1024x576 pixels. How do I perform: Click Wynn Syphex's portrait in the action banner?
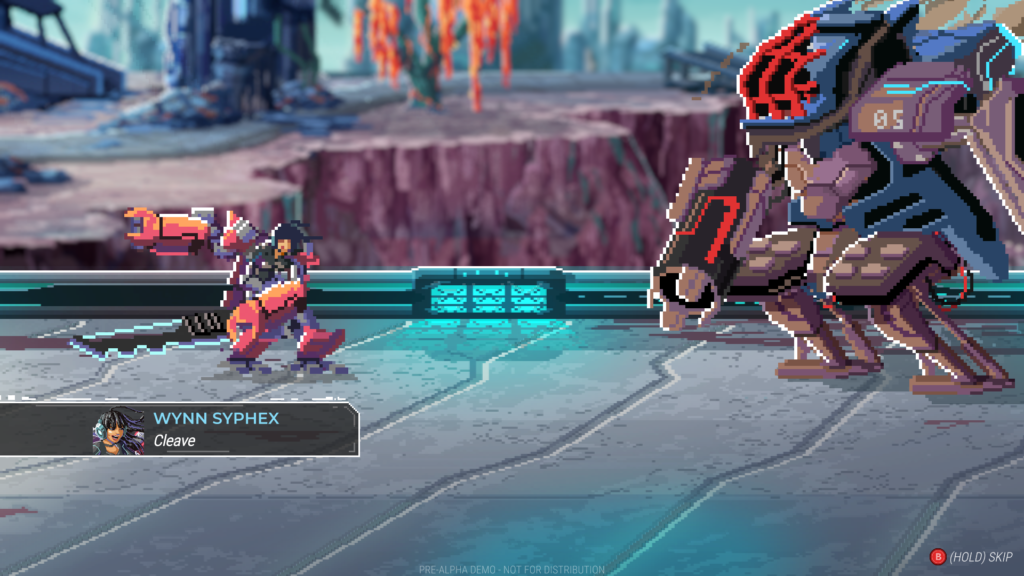(x=119, y=431)
